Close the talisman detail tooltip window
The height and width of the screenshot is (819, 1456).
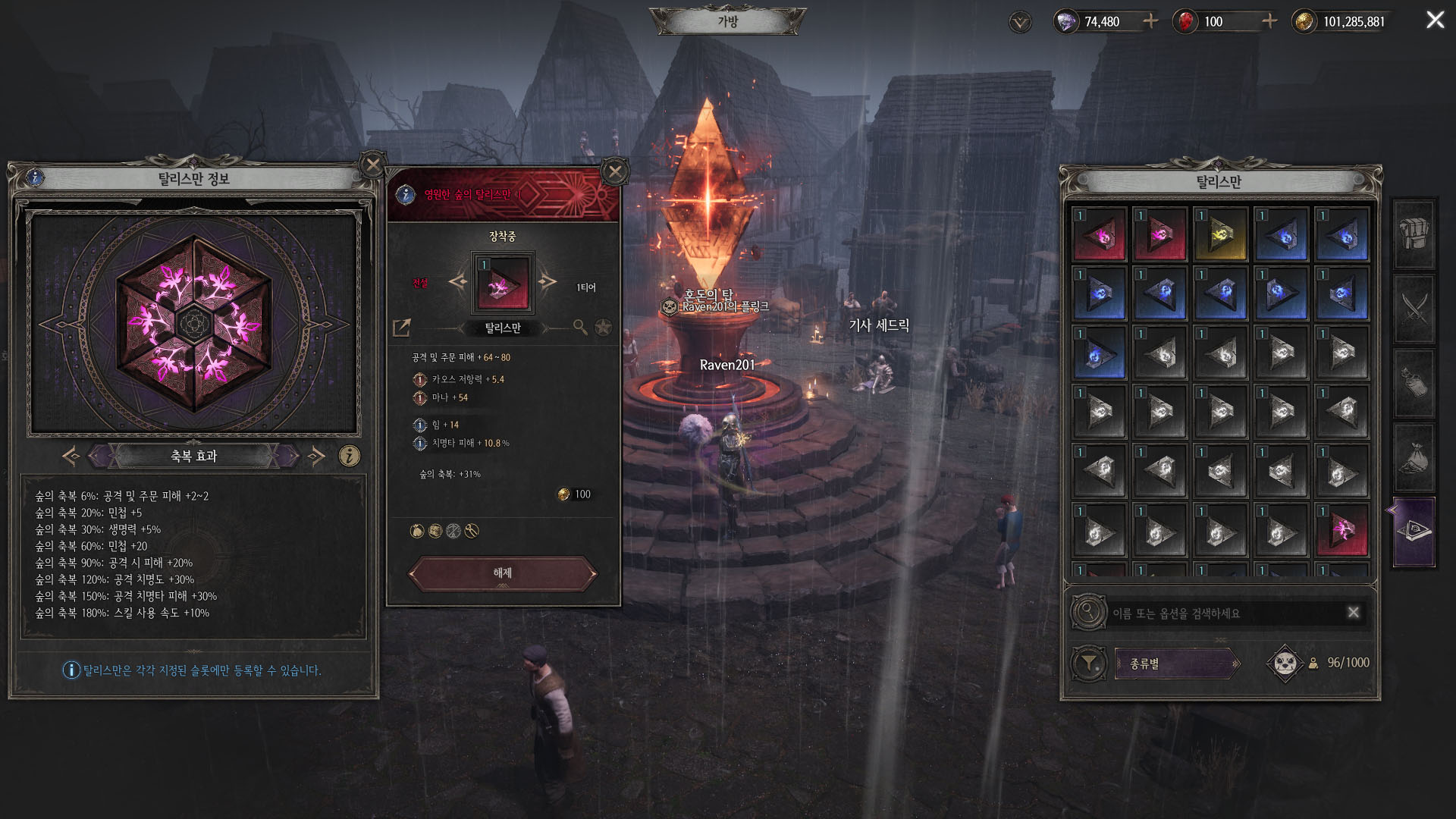pos(615,172)
